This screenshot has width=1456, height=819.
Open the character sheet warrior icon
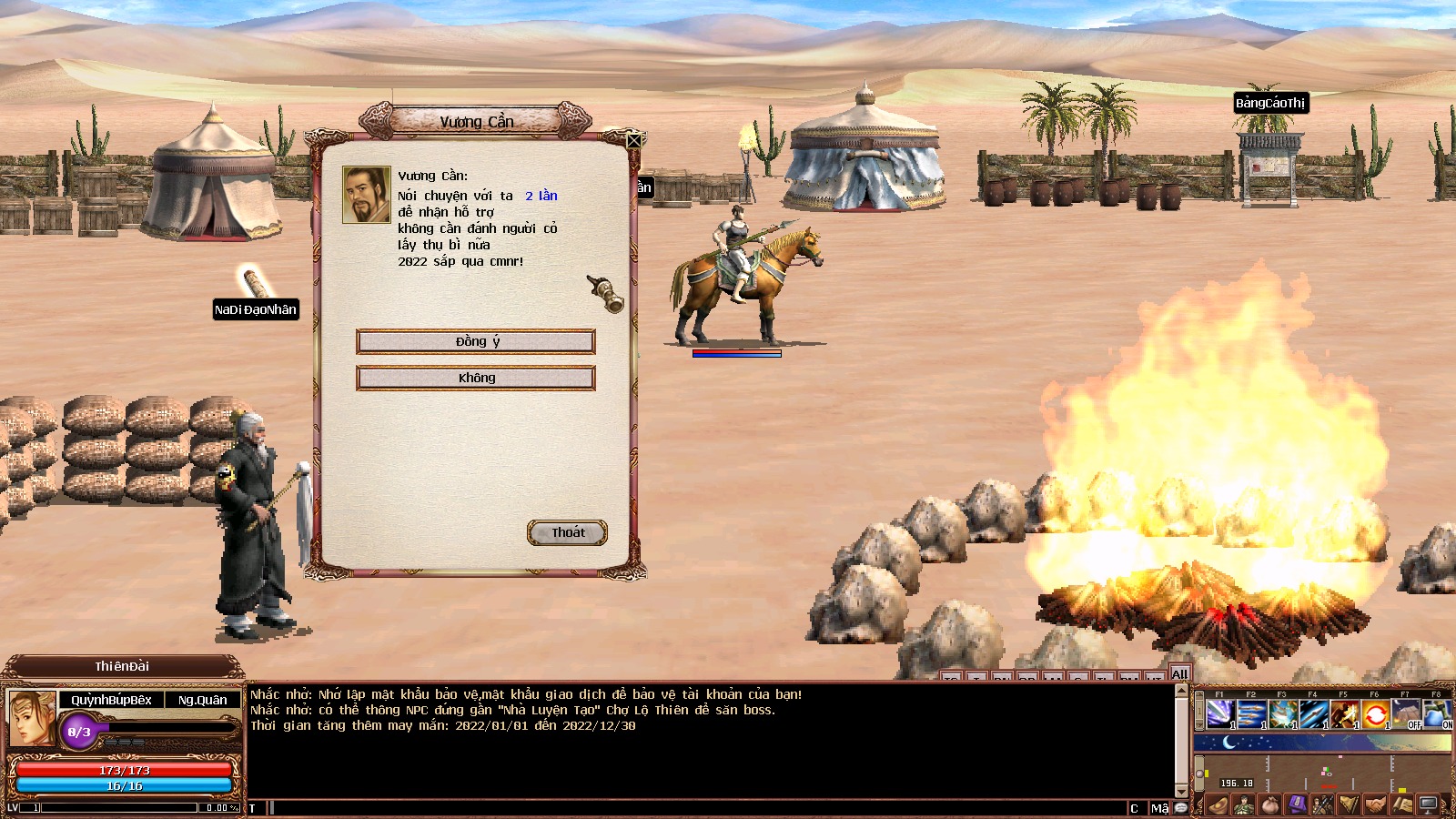[1243, 805]
